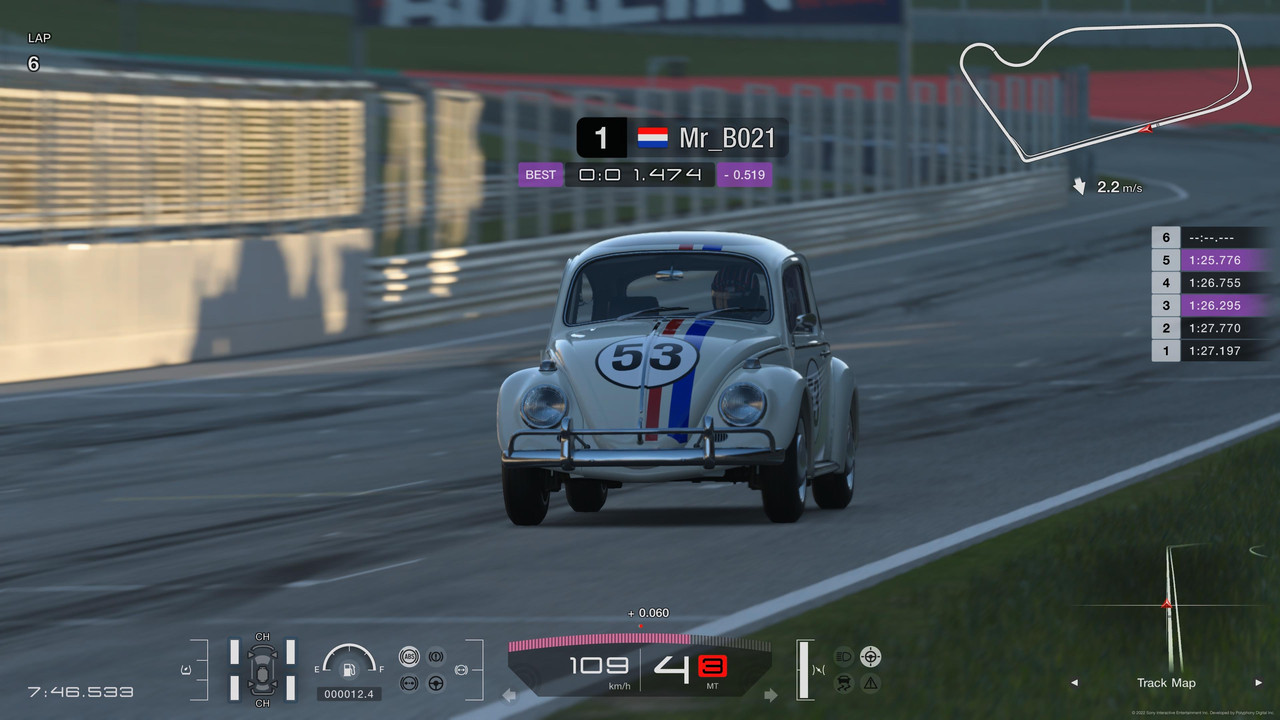Select the Mr_B021 driver name tag
This screenshot has width=1280, height=720.
pos(682,138)
